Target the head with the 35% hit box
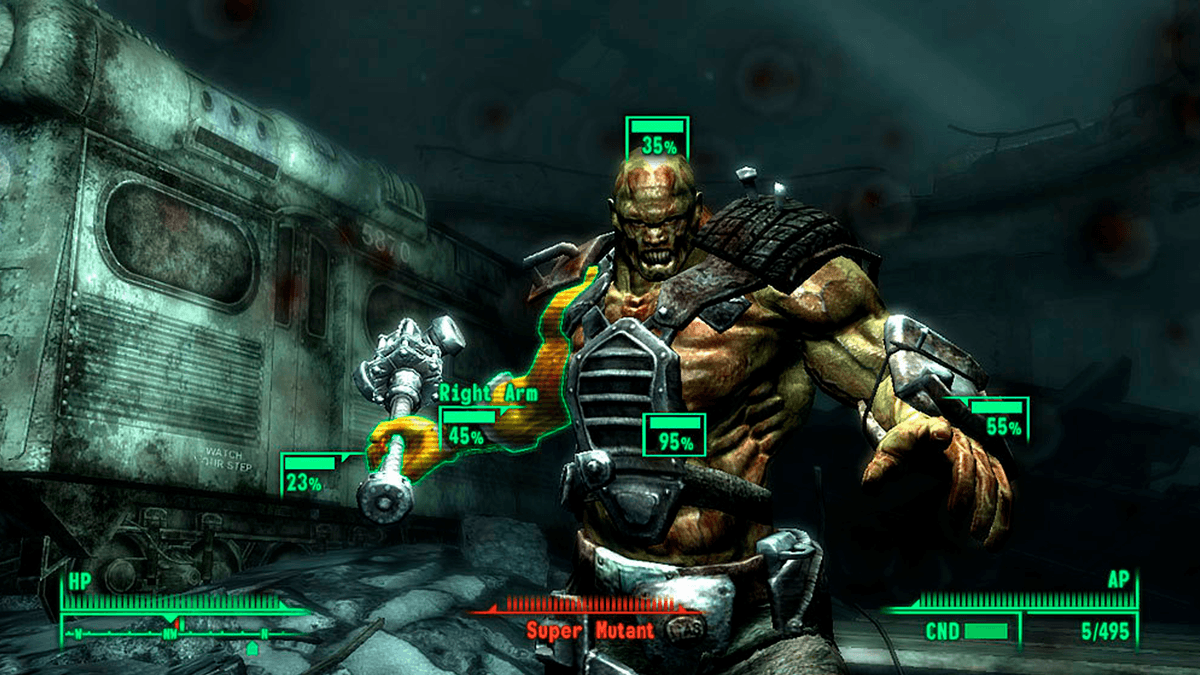The image size is (1200, 675). click(x=657, y=137)
